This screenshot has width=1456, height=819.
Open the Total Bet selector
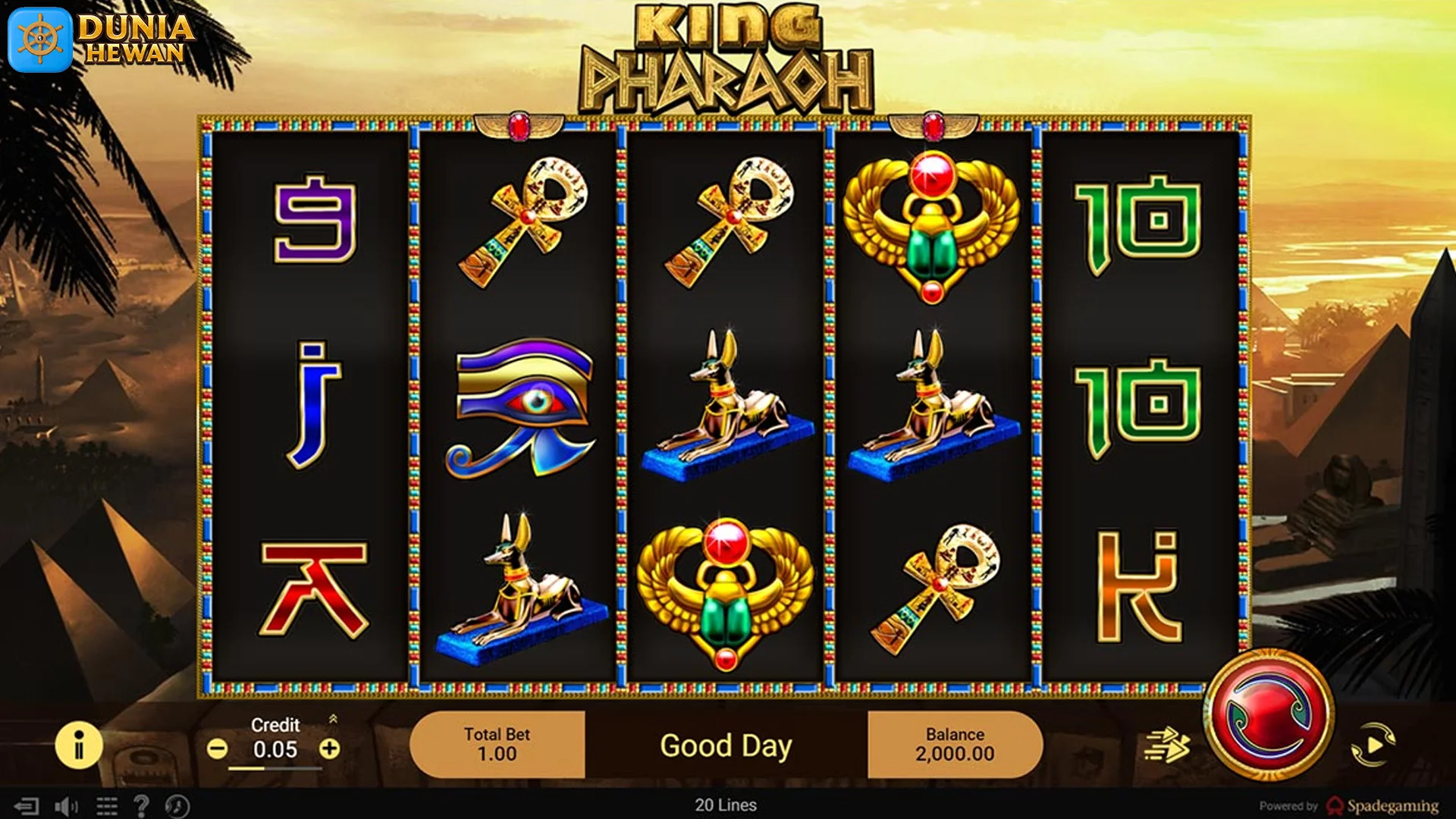pyautogui.click(x=497, y=745)
